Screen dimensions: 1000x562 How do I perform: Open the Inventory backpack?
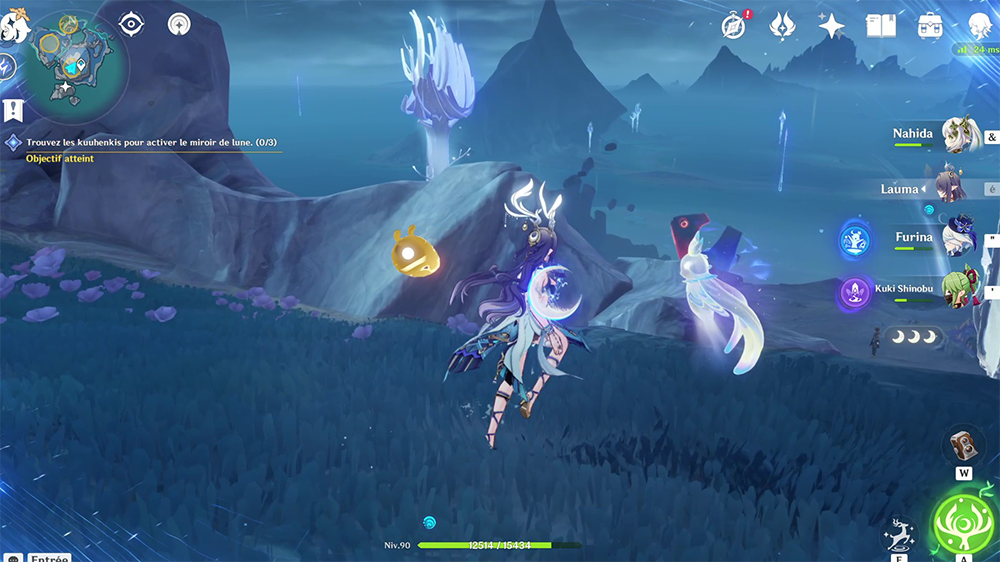tap(930, 26)
